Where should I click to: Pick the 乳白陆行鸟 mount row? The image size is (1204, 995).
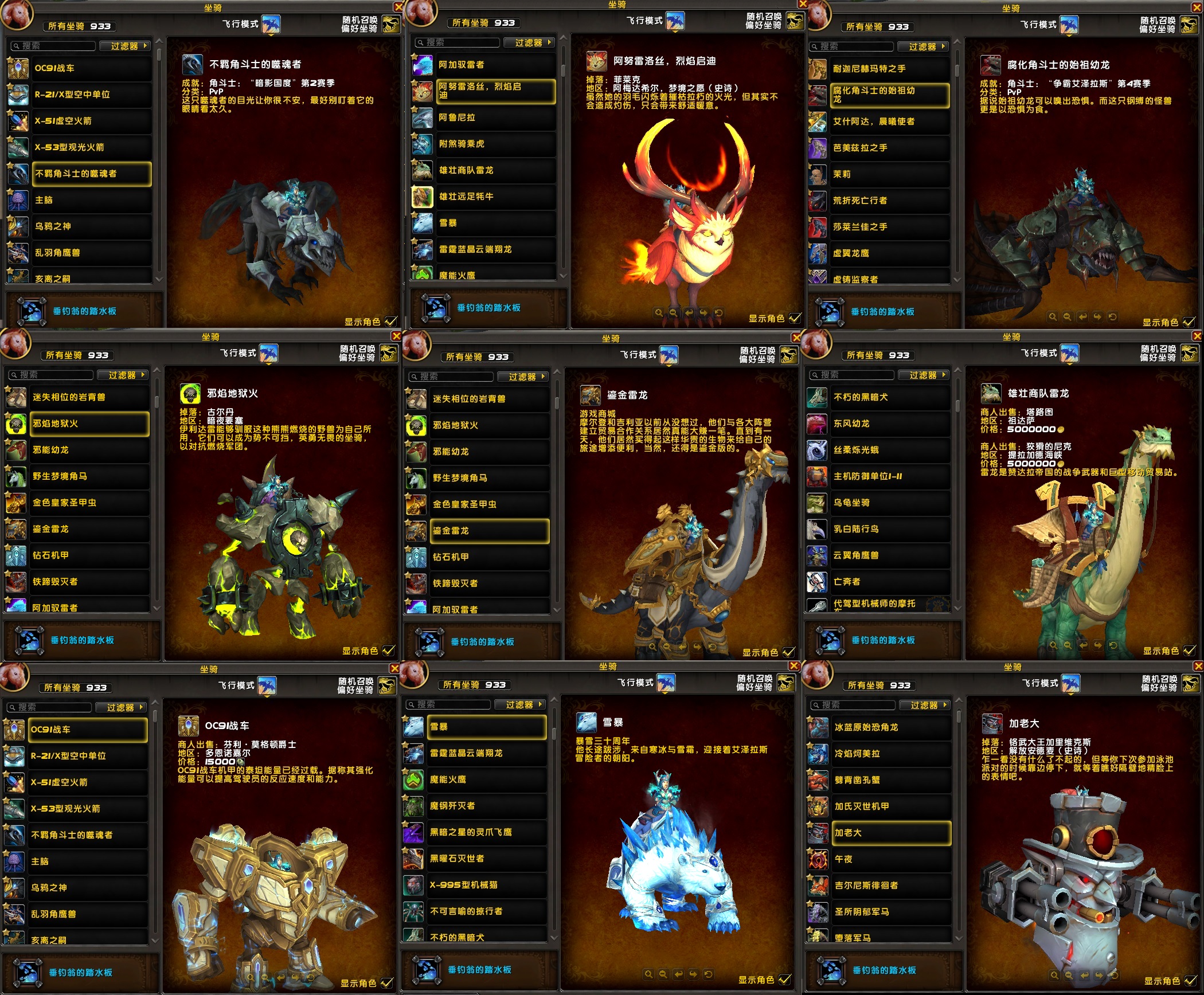point(890,529)
